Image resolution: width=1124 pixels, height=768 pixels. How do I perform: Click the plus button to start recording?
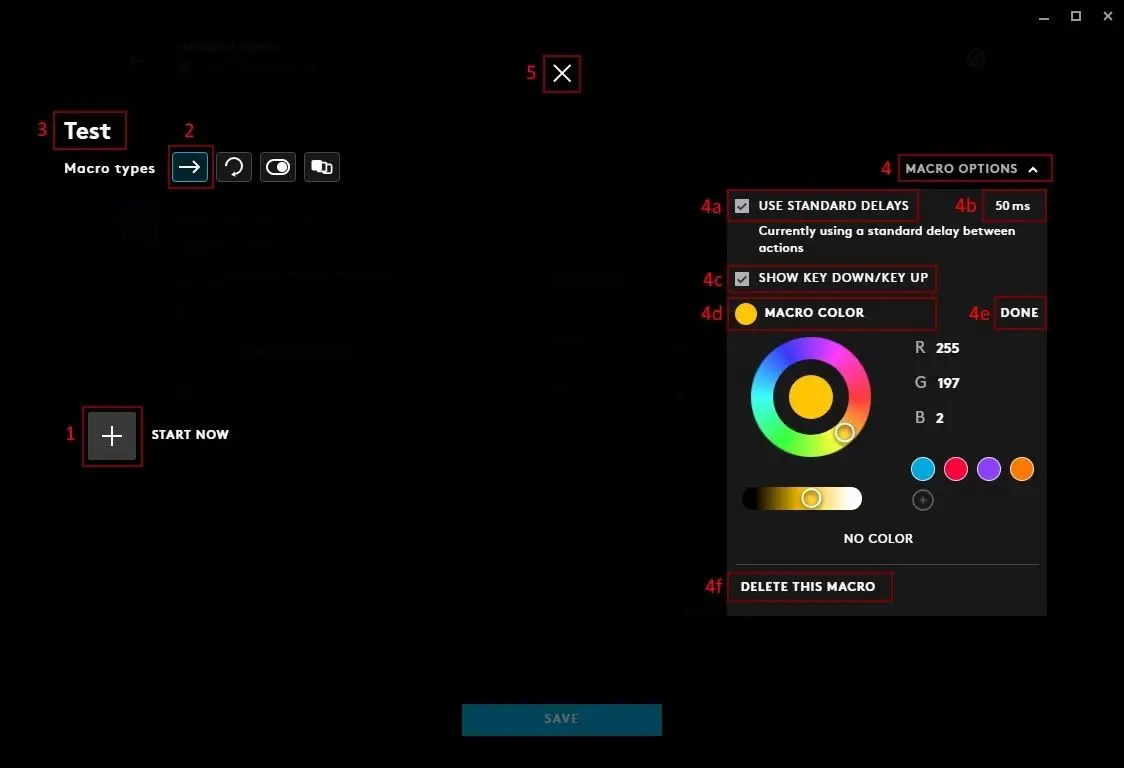click(112, 436)
